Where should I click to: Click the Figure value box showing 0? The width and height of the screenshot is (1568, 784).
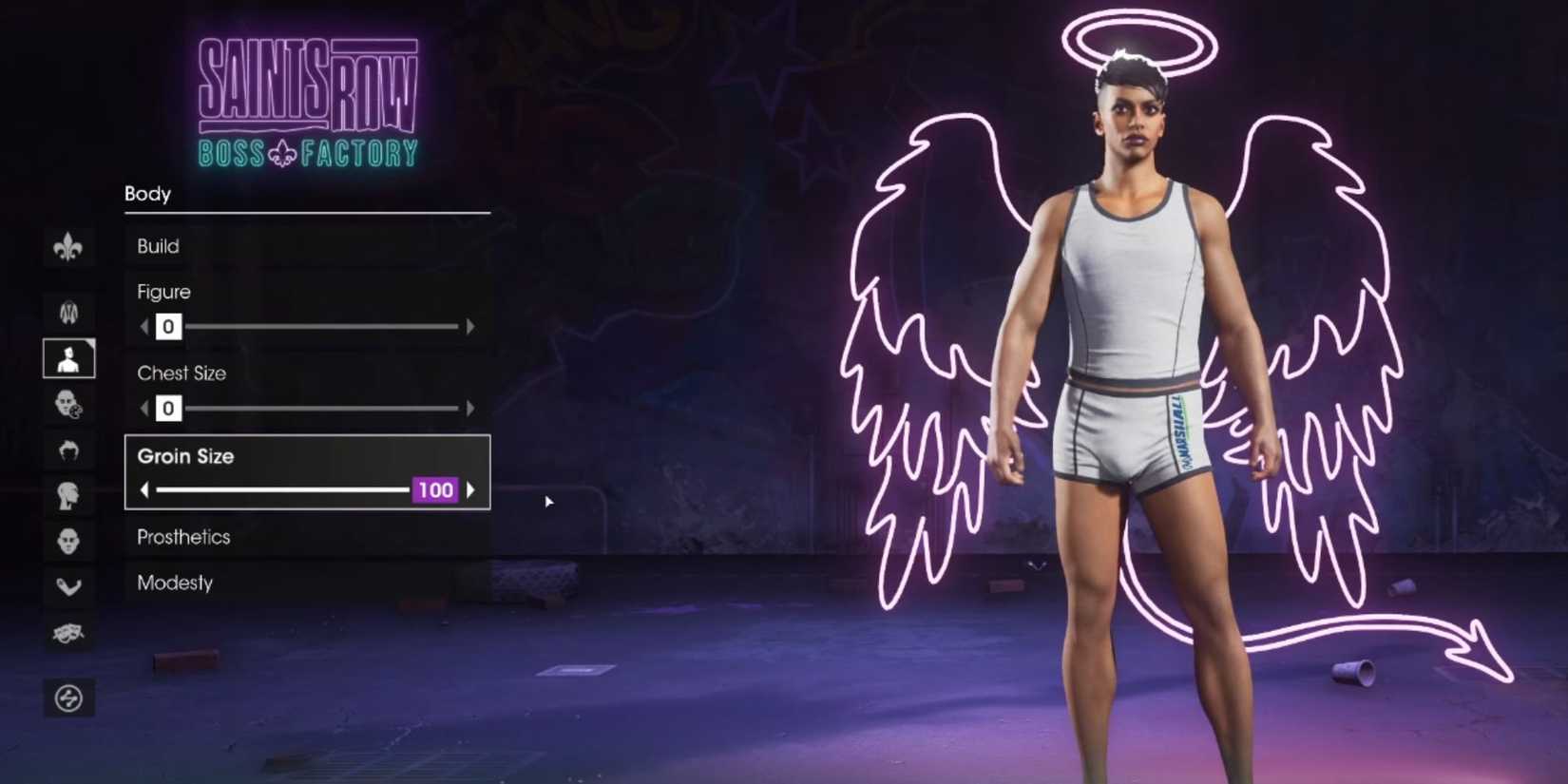point(167,326)
